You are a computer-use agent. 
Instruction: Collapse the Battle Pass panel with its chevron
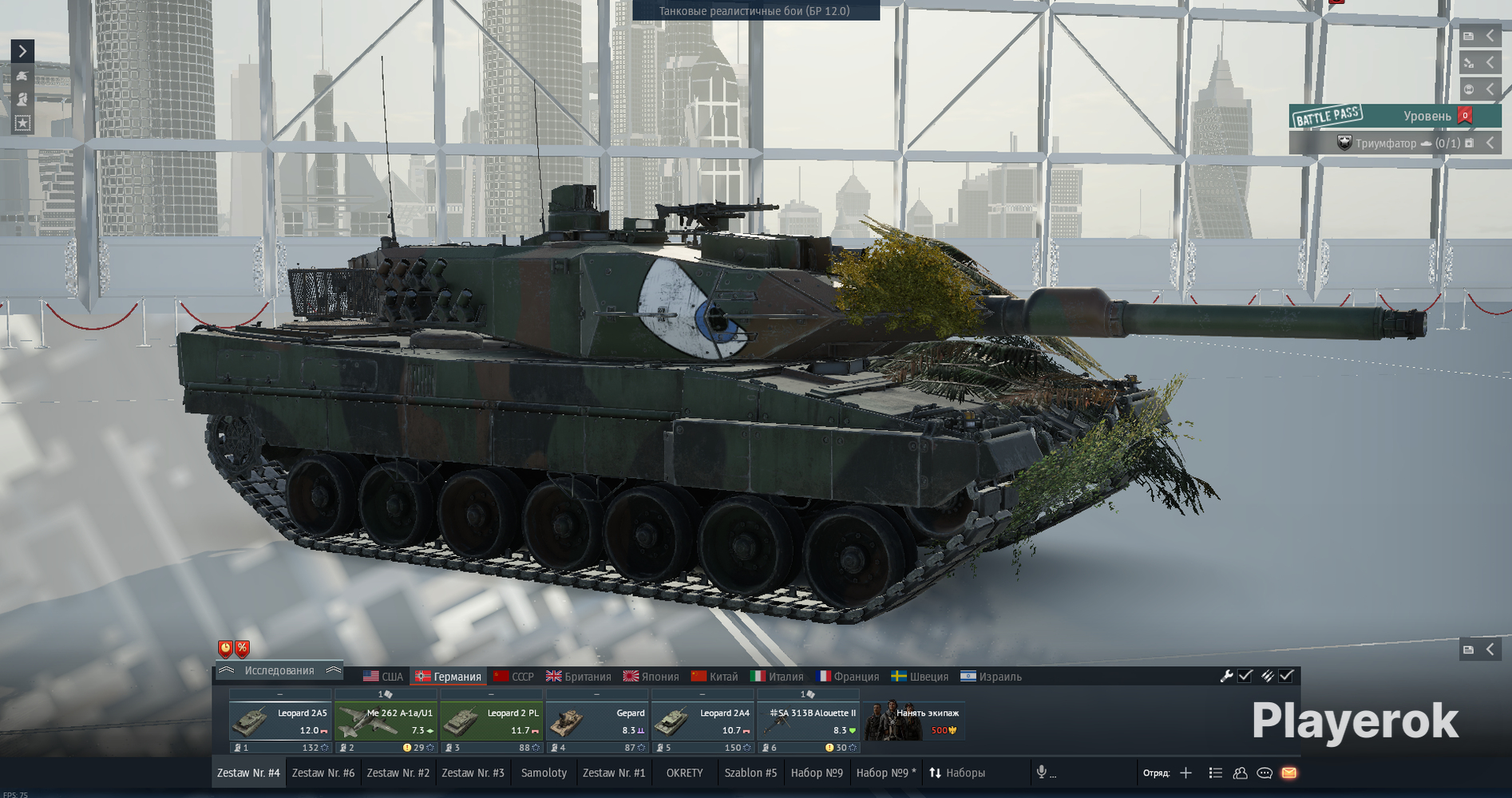click(1490, 144)
